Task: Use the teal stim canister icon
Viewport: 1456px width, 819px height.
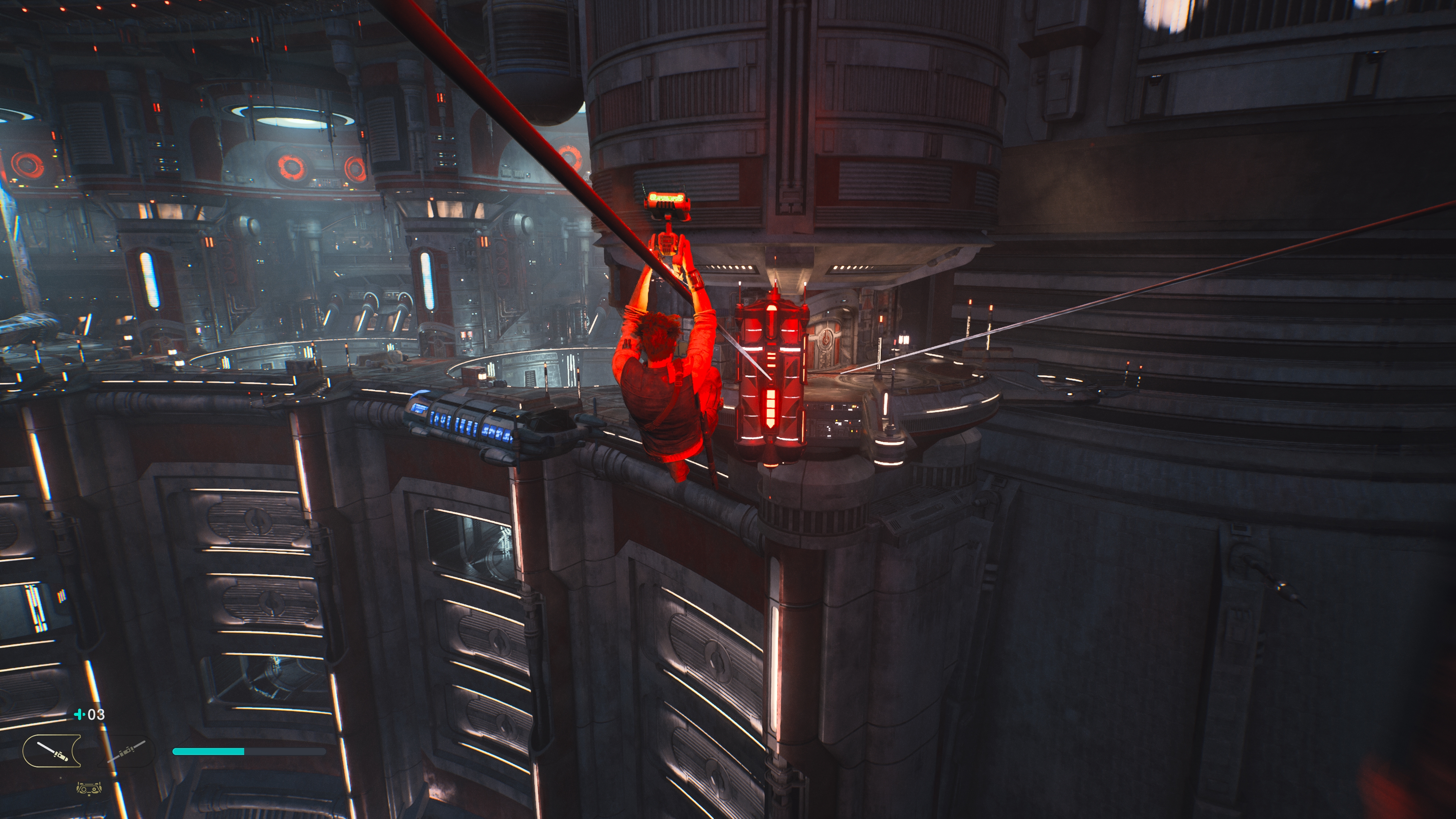Action: pyautogui.click(x=79, y=714)
